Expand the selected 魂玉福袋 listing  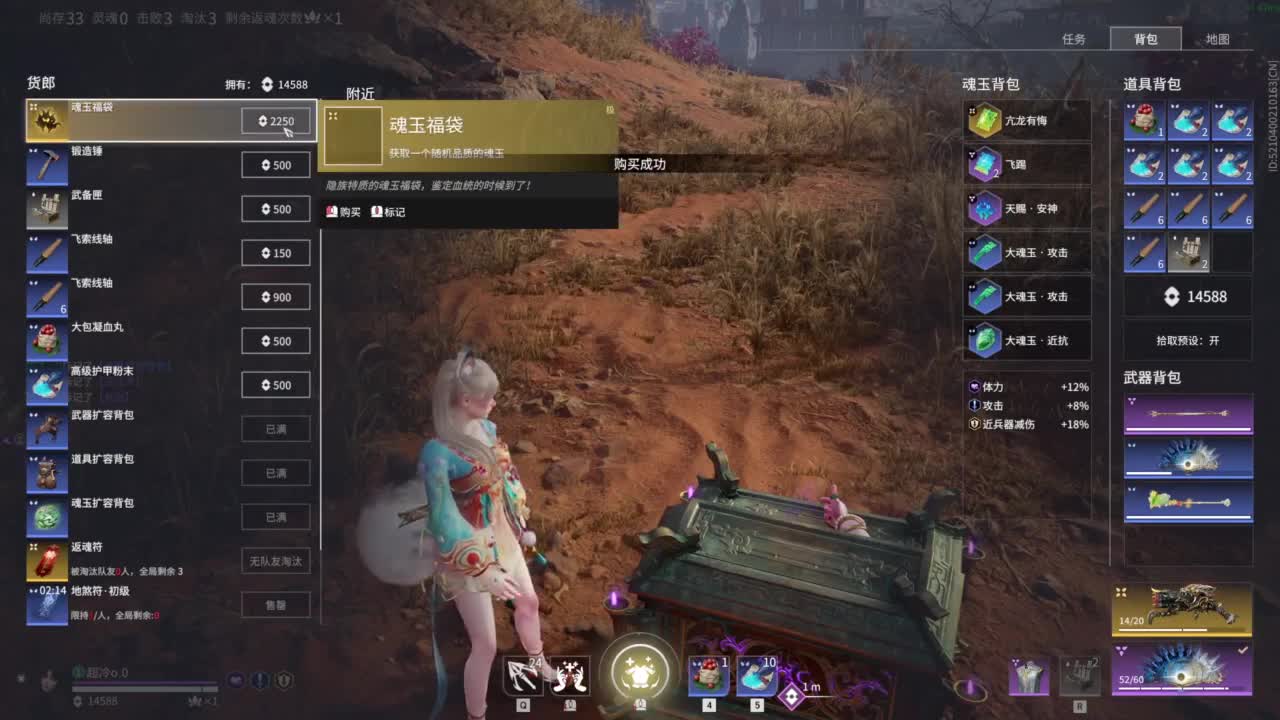[150, 120]
